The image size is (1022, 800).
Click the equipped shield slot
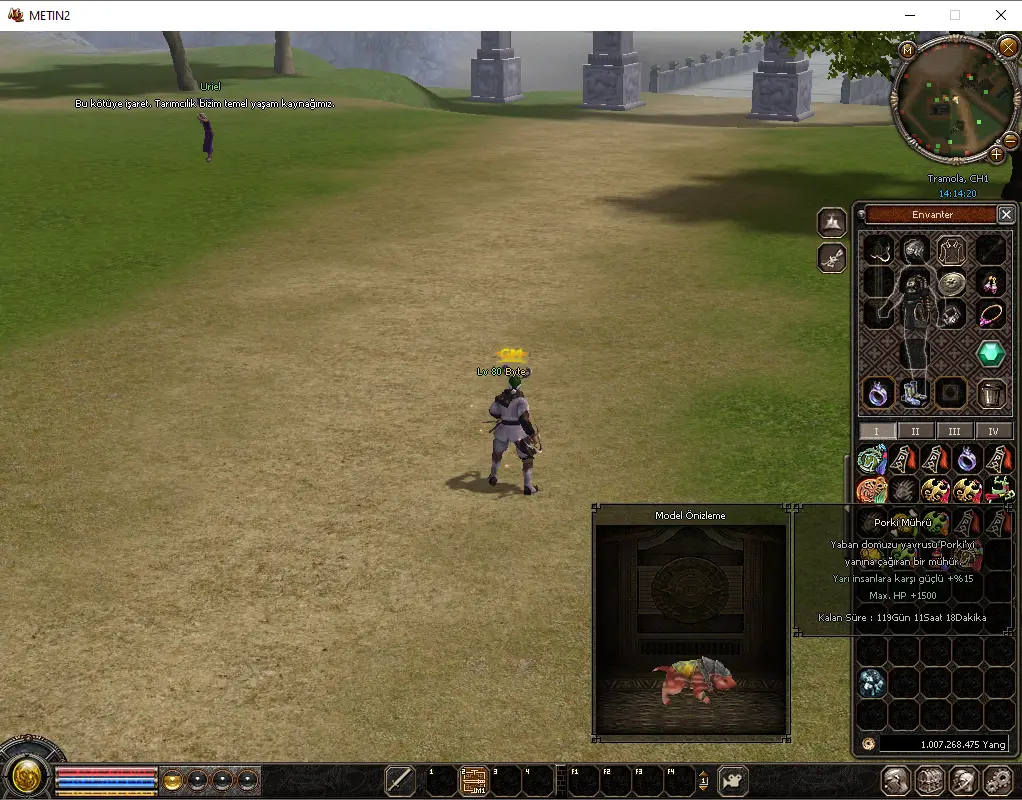coord(951,281)
